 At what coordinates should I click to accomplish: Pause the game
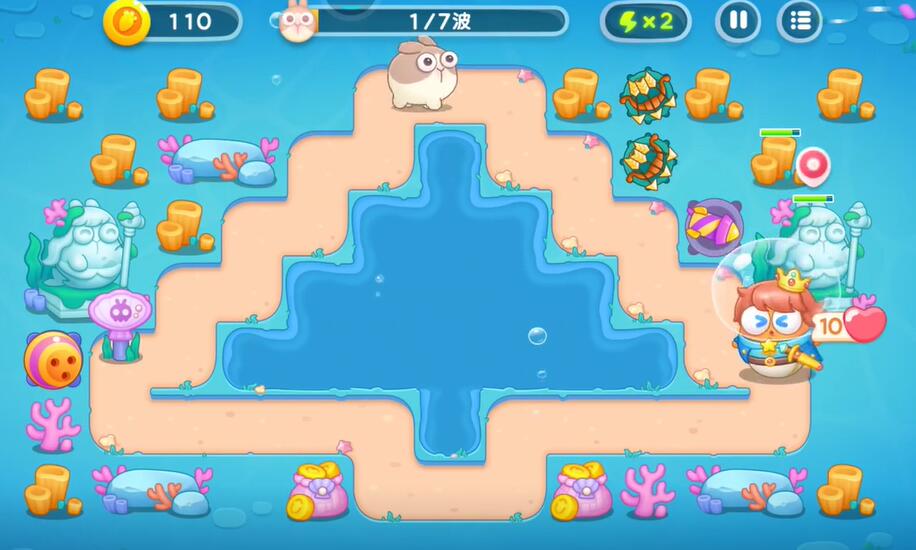[x=738, y=21]
